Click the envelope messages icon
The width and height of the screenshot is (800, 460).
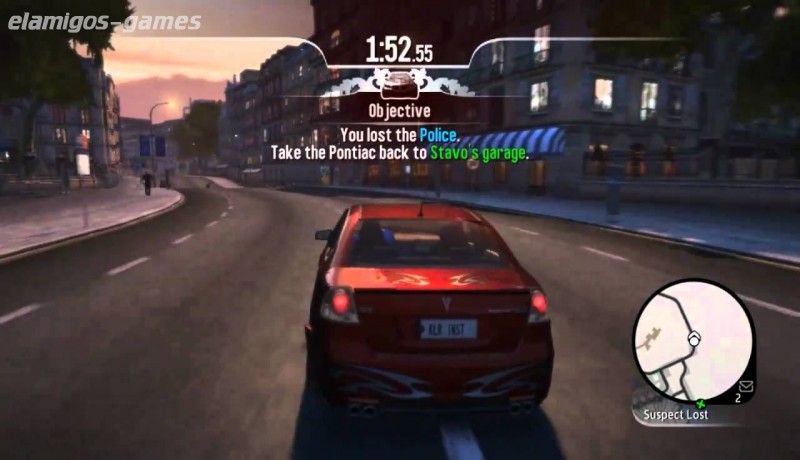[745, 384]
